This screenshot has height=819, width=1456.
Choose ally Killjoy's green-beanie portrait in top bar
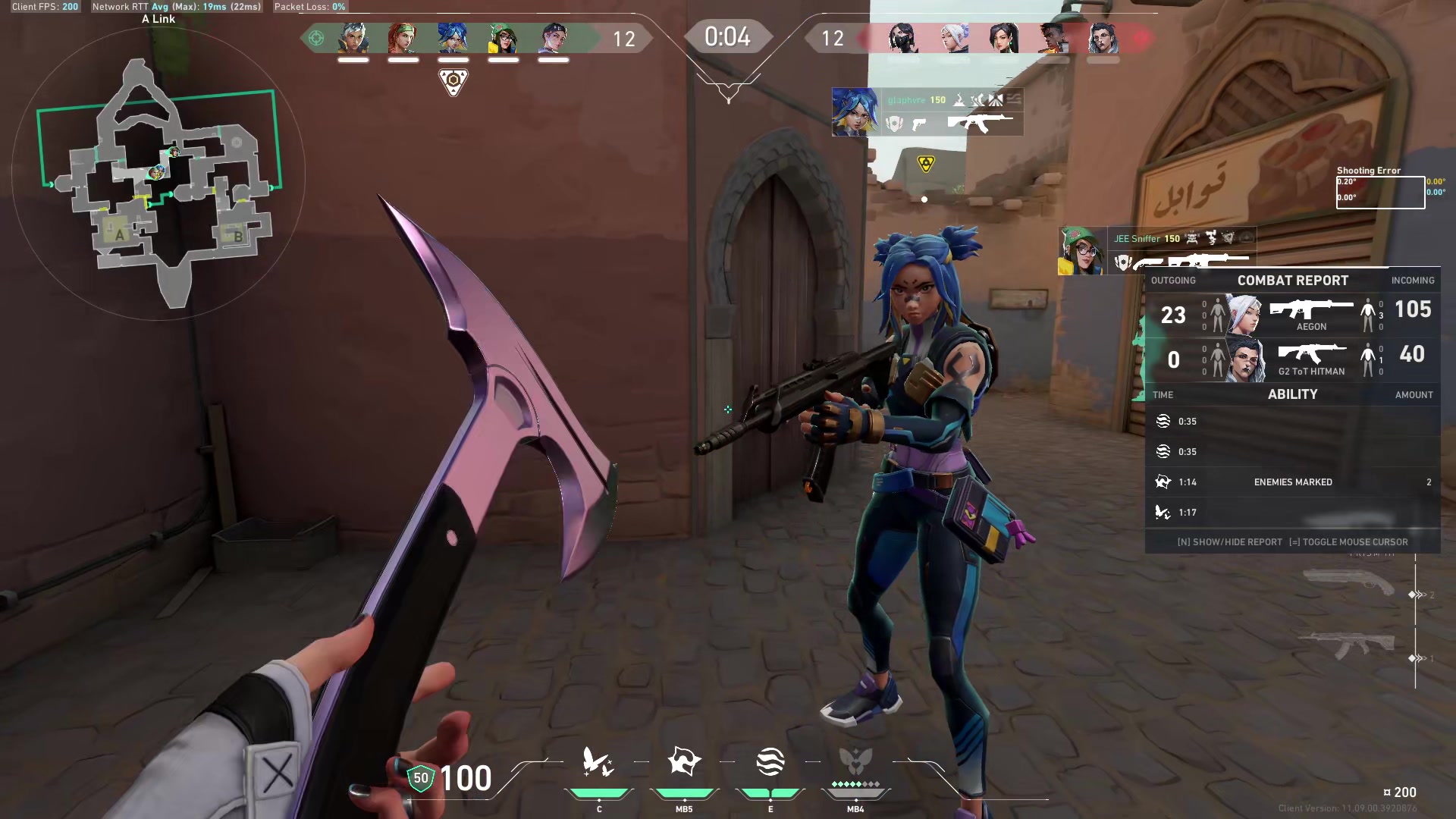point(503,38)
